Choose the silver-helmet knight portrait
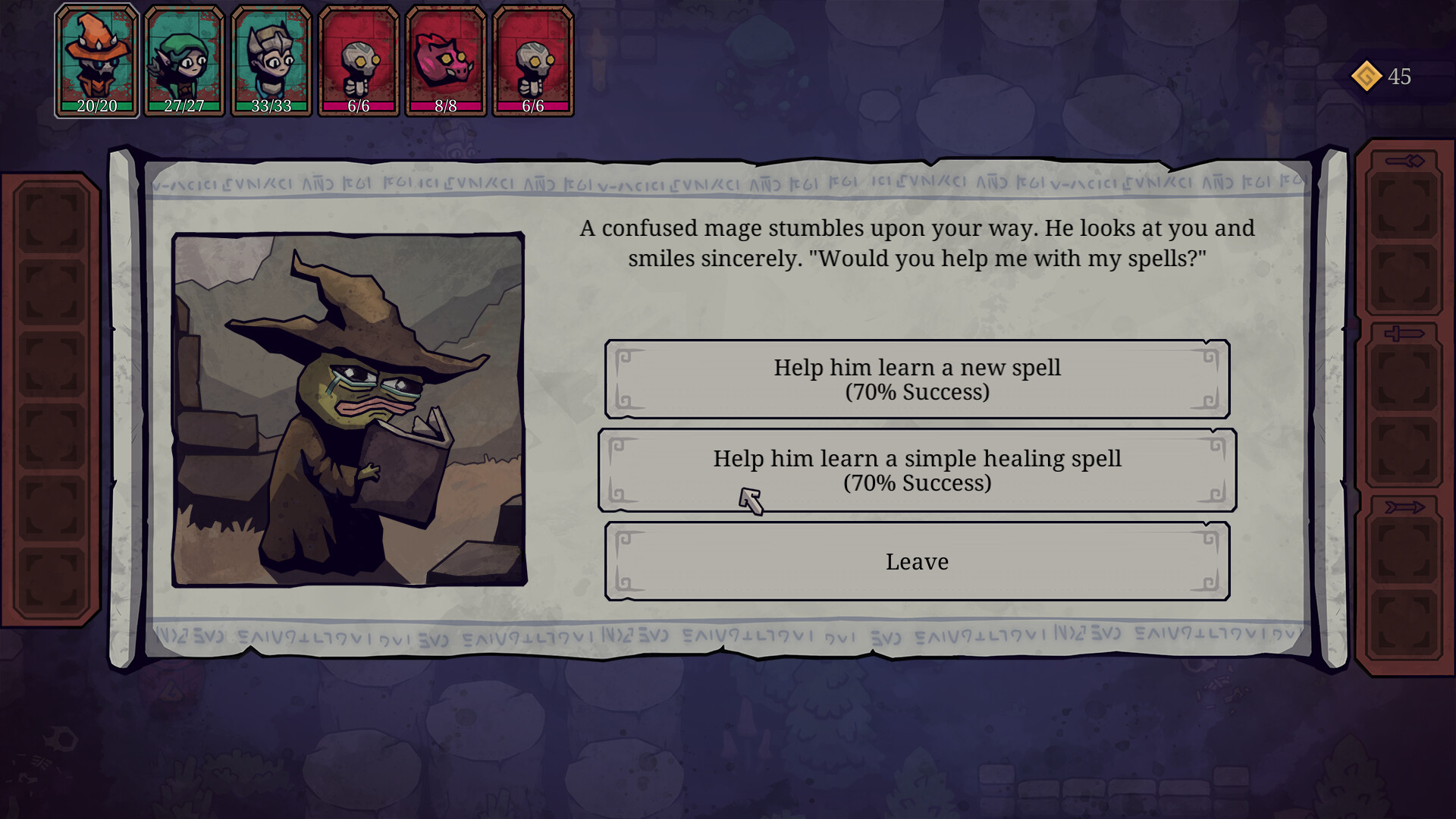 coord(271,61)
